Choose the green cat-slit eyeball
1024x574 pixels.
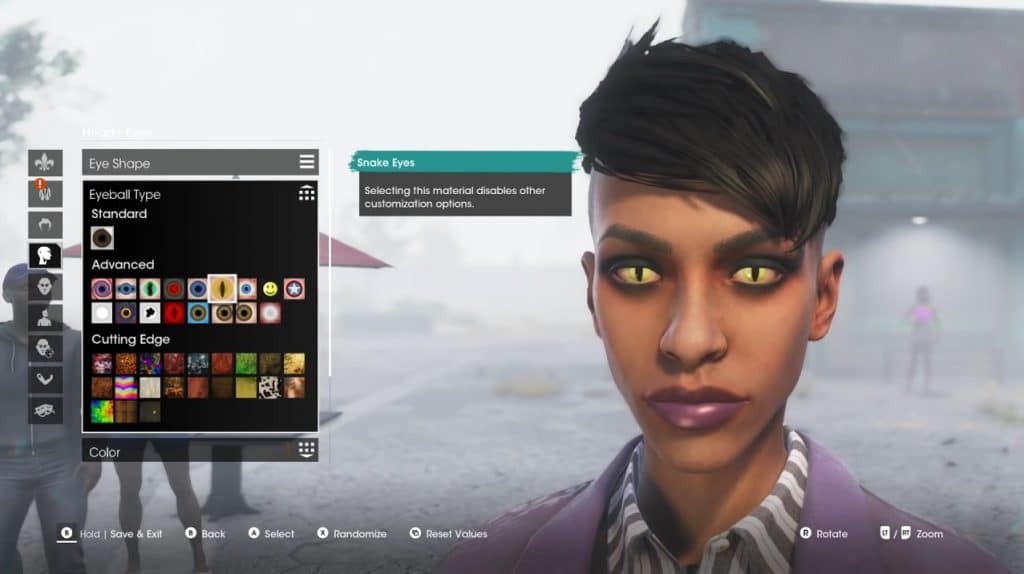pyautogui.click(x=150, y=289)
